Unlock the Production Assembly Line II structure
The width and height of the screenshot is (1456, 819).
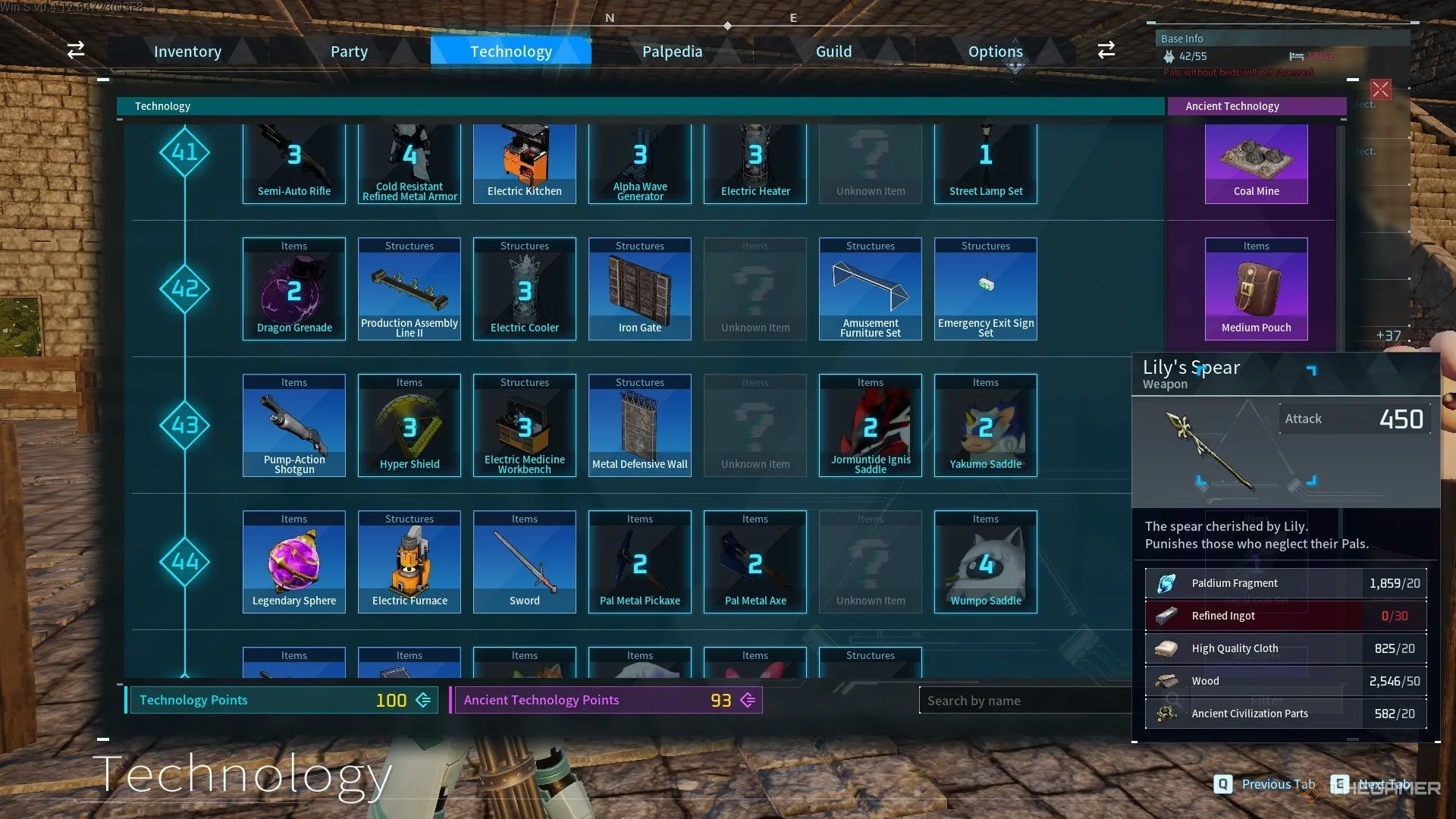[409, 290]
